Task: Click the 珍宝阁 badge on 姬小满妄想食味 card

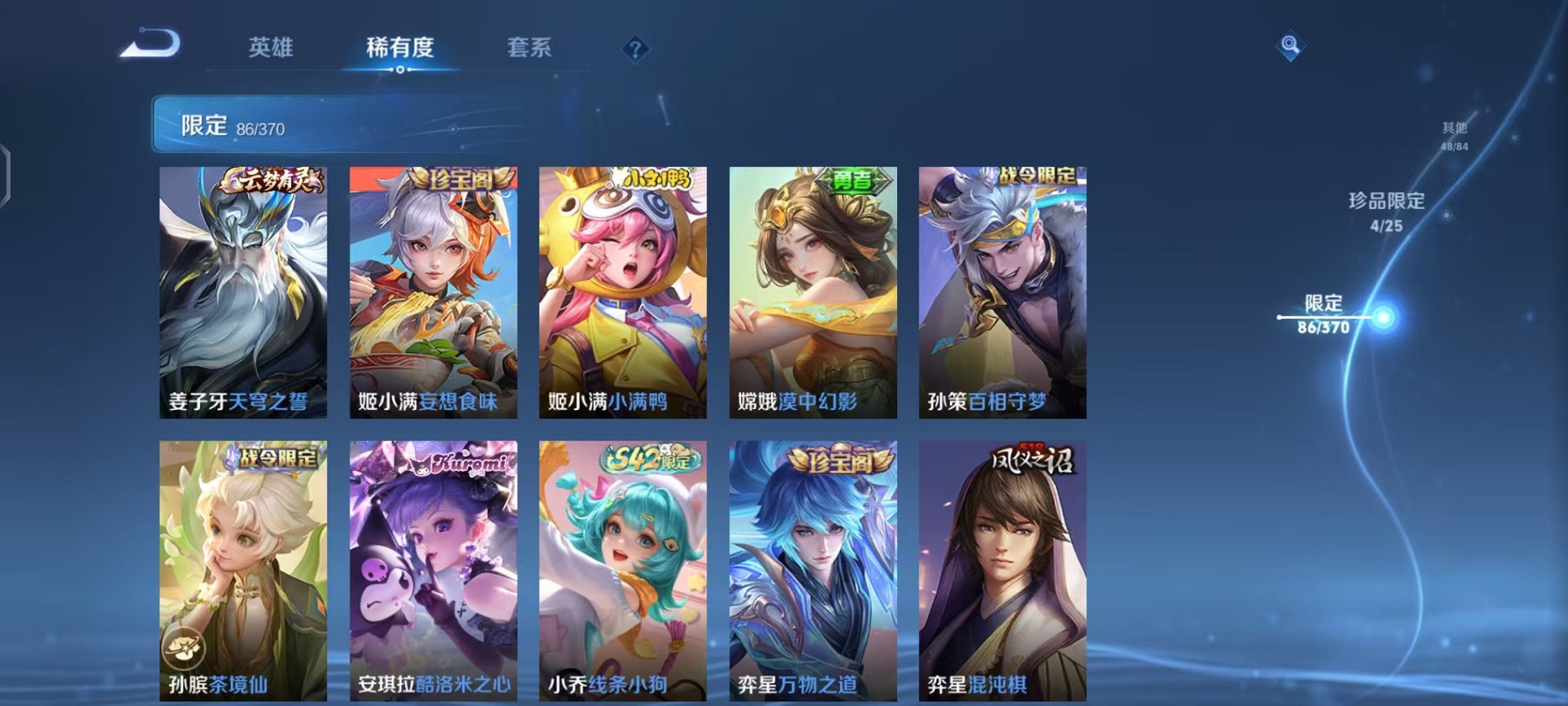Action: (x=462, y=178)
